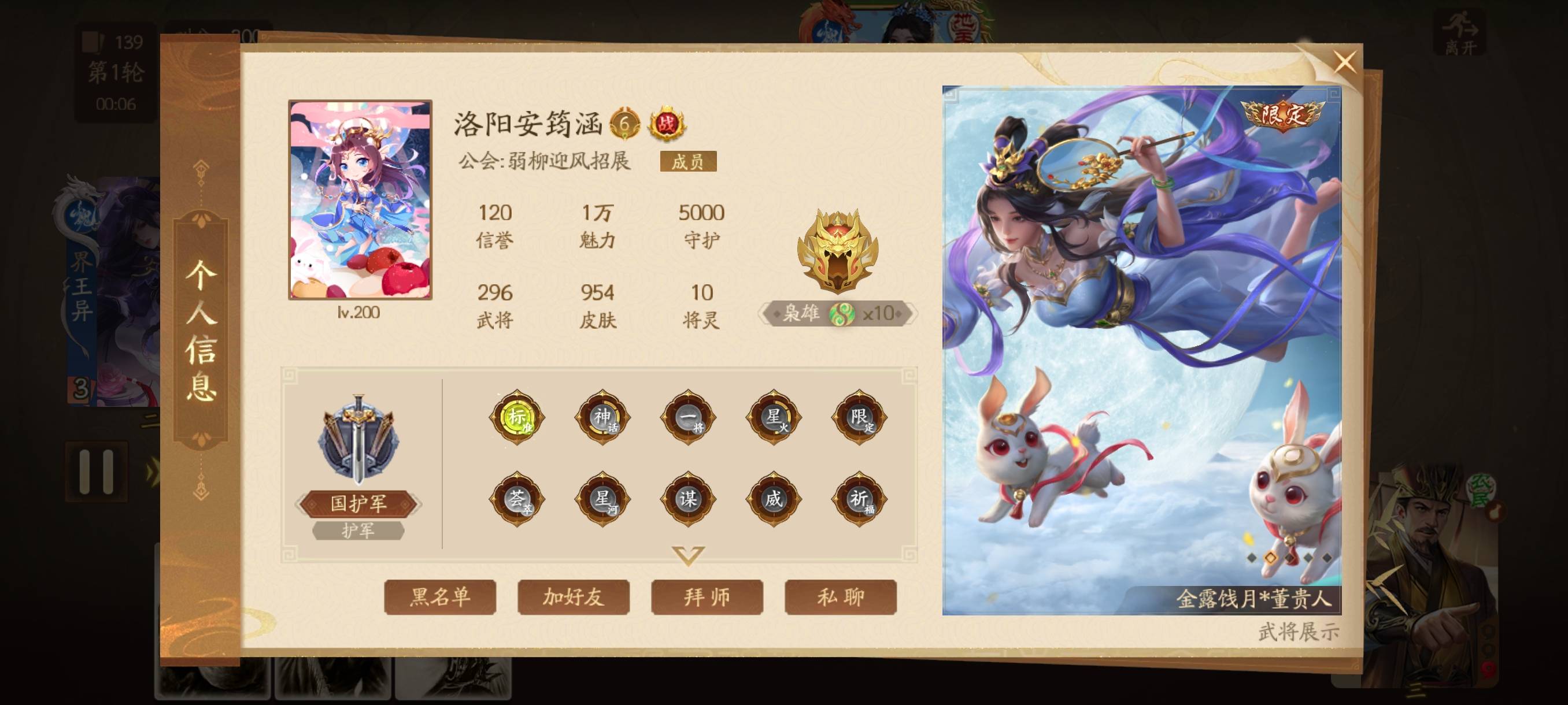Select the 祈福 mode badge
Image resolution: width=1568 pixels, height=705 pixels.
pyautogui.click(x=859, y=499)
